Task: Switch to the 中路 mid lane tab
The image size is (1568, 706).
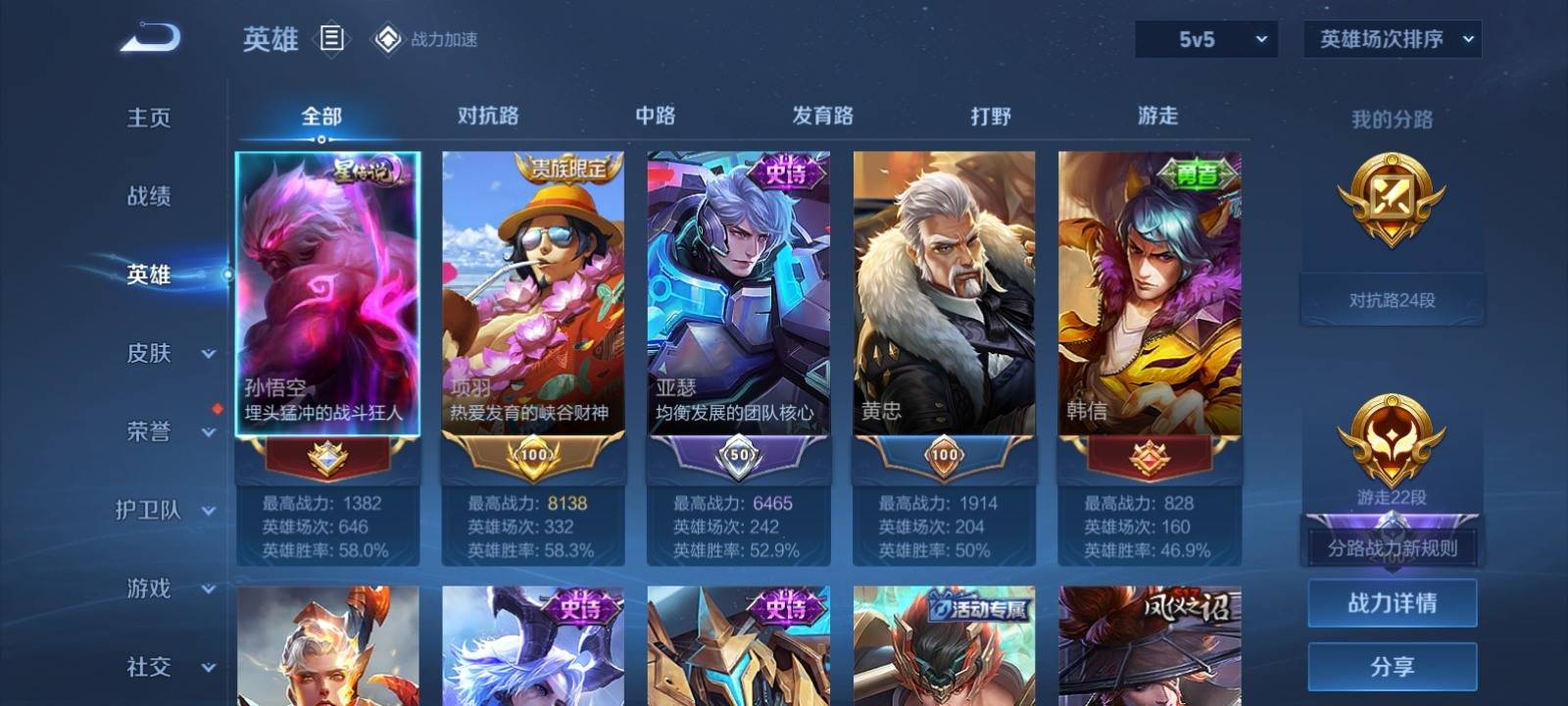Action: [x=655, y=116]
